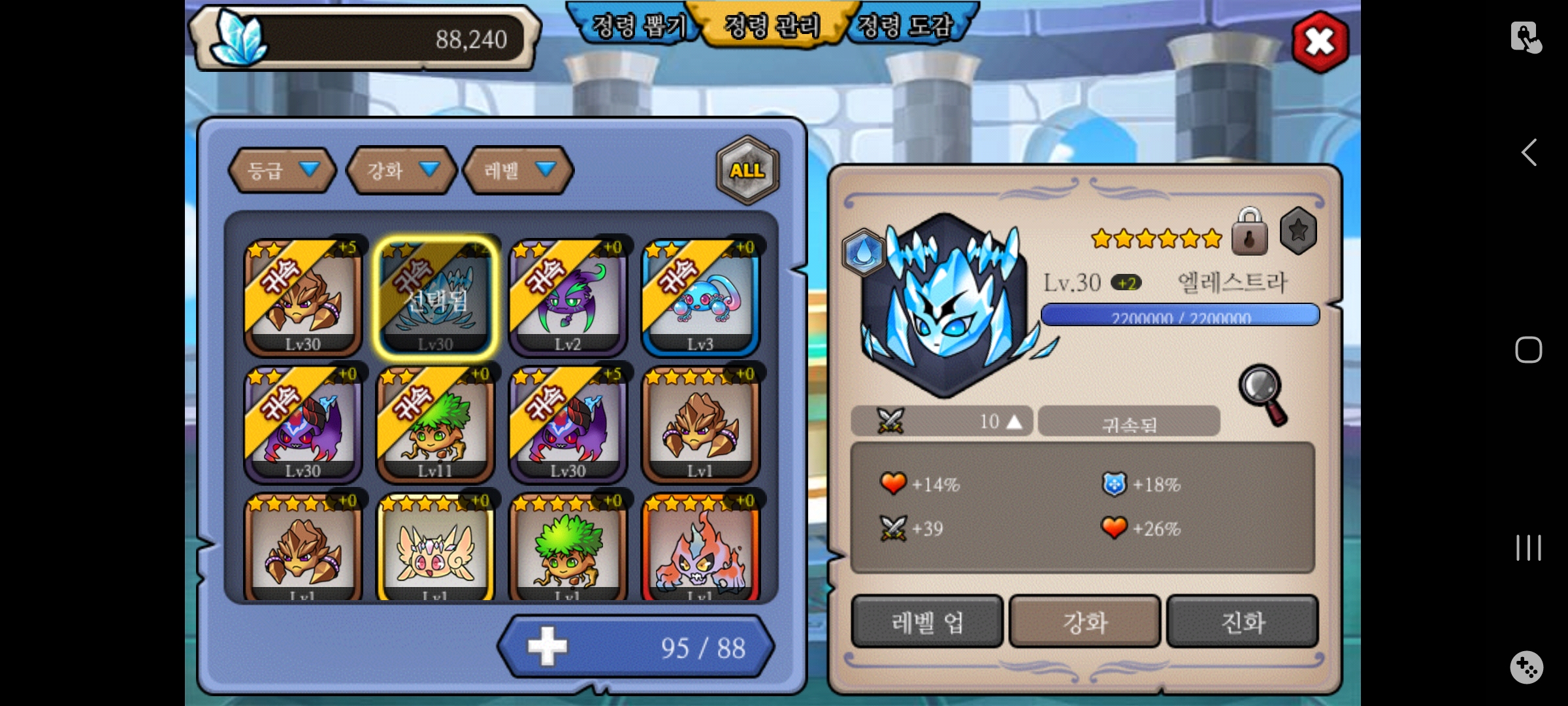Pick the selected Lv30 ice spirit card
This screenshot has height=706, width=1568.
pos(435,298)
